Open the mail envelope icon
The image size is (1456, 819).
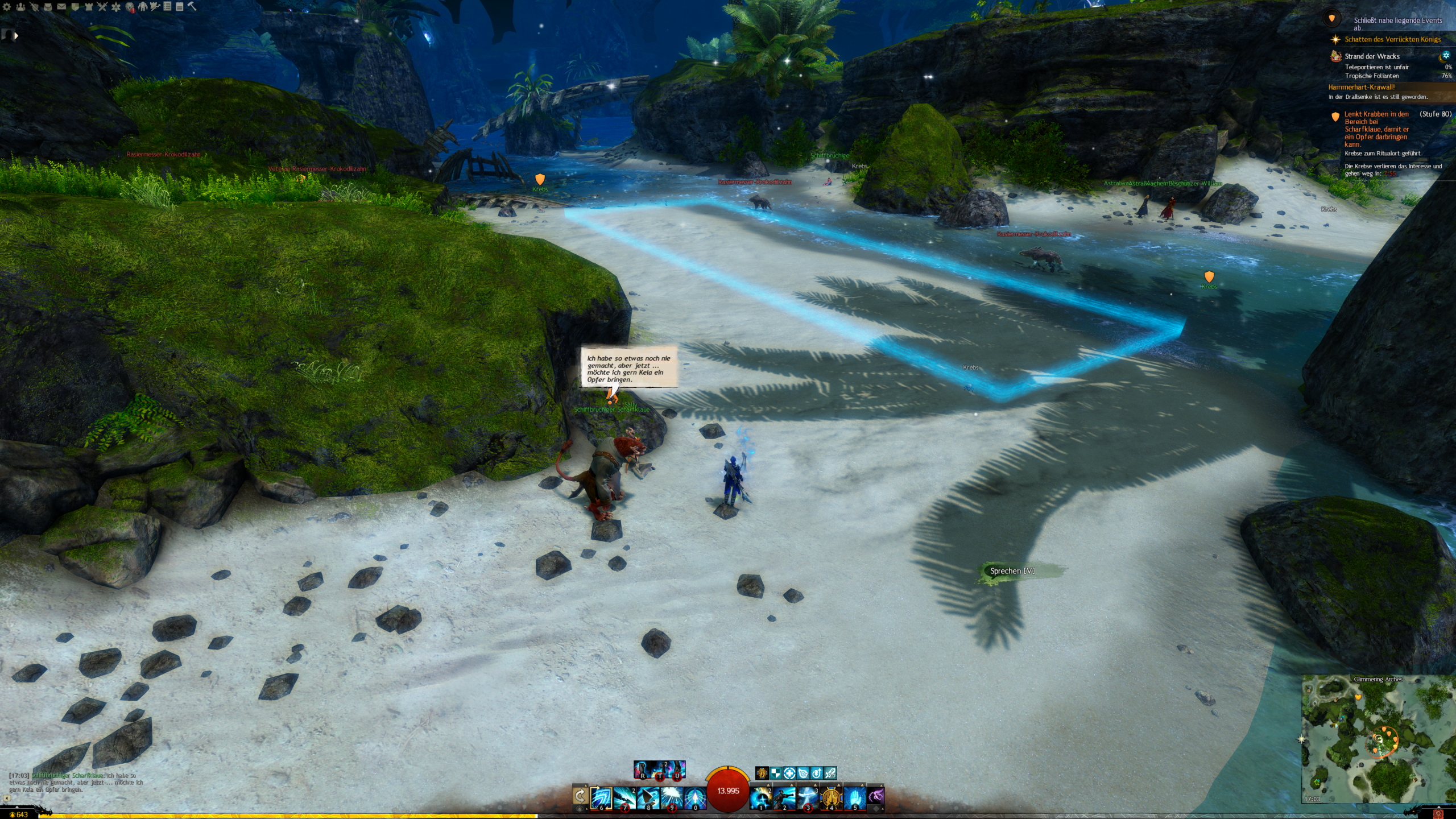(x=61, y=7)
